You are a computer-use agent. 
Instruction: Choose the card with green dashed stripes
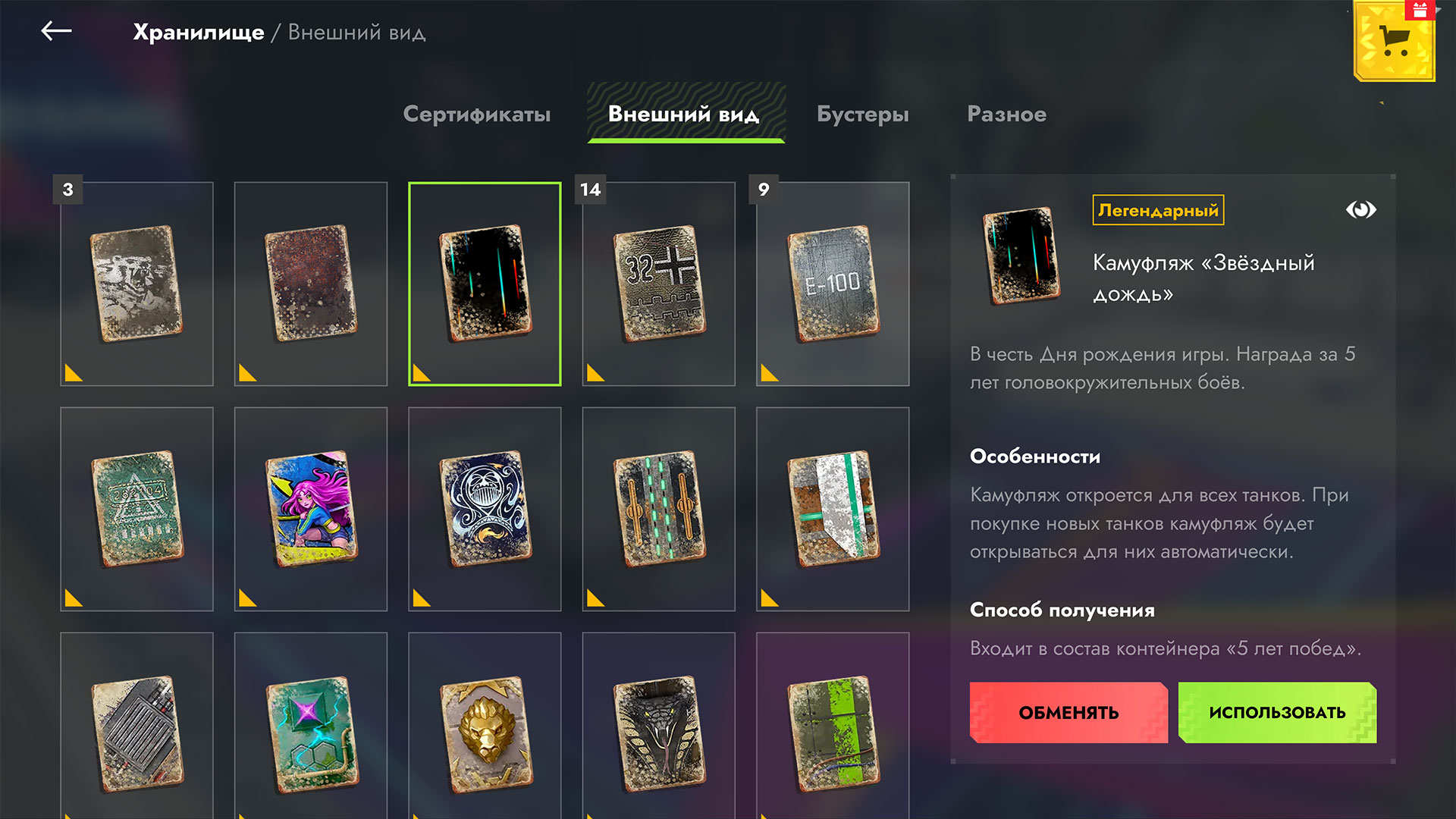(x=658, y=509)
